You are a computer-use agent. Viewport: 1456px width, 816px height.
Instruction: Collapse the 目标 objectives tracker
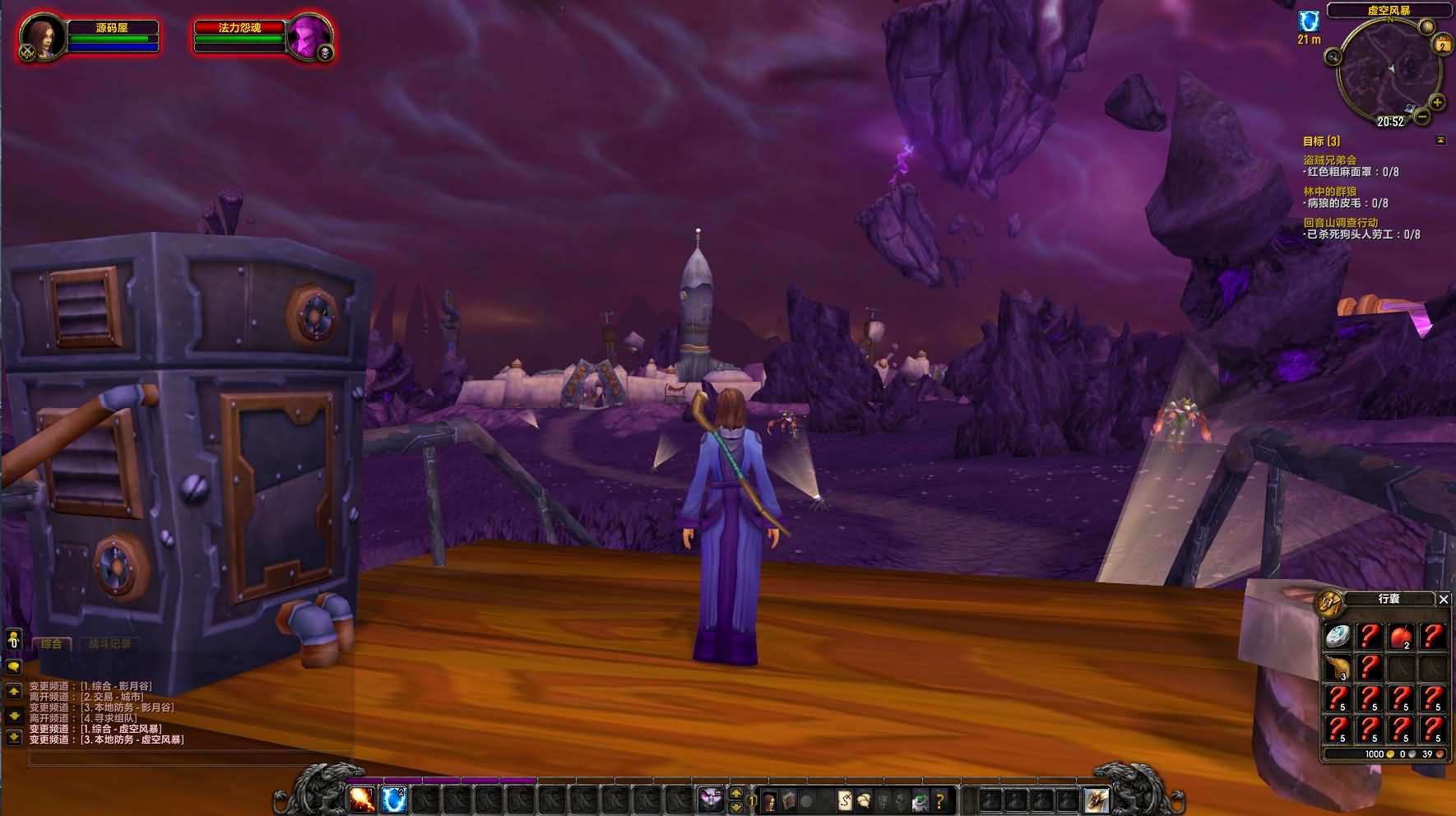point(1440,141)
